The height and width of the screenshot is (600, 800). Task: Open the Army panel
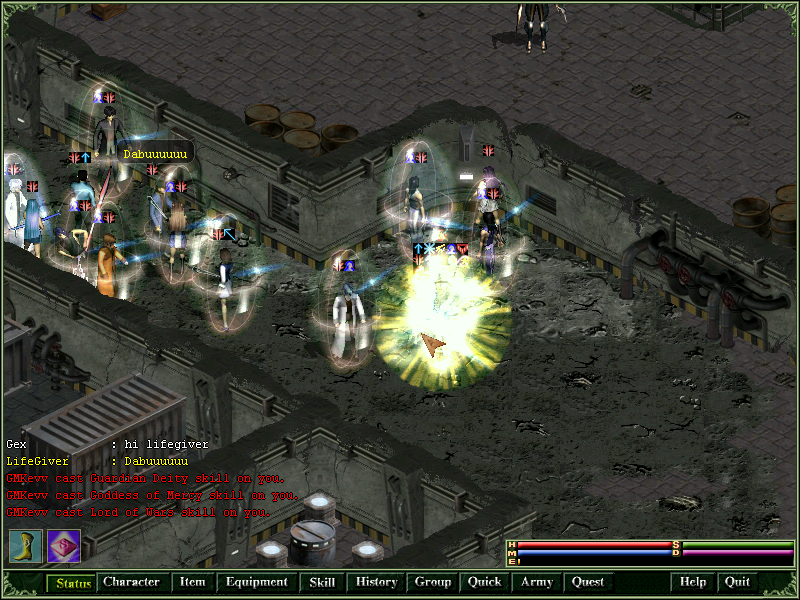click(537, 582)
